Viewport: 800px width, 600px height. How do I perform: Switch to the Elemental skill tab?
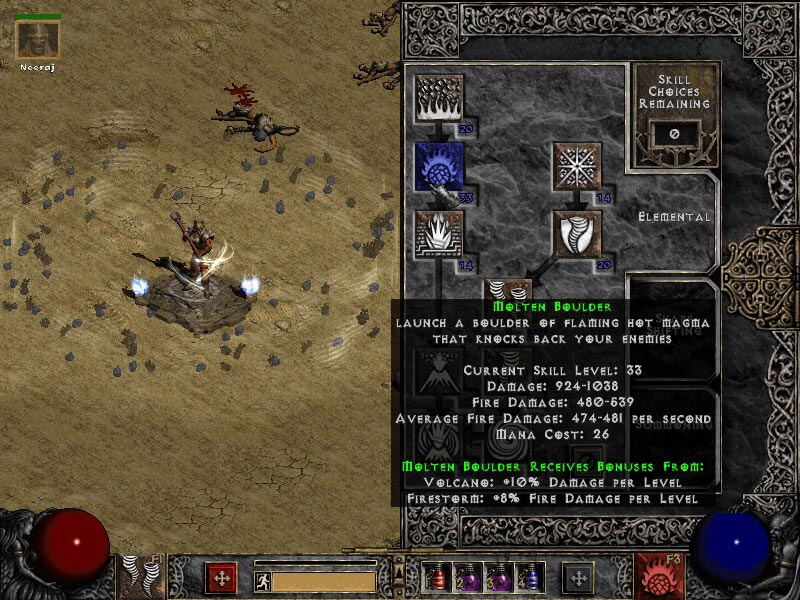pyautogui.click(x=674, y=216)
